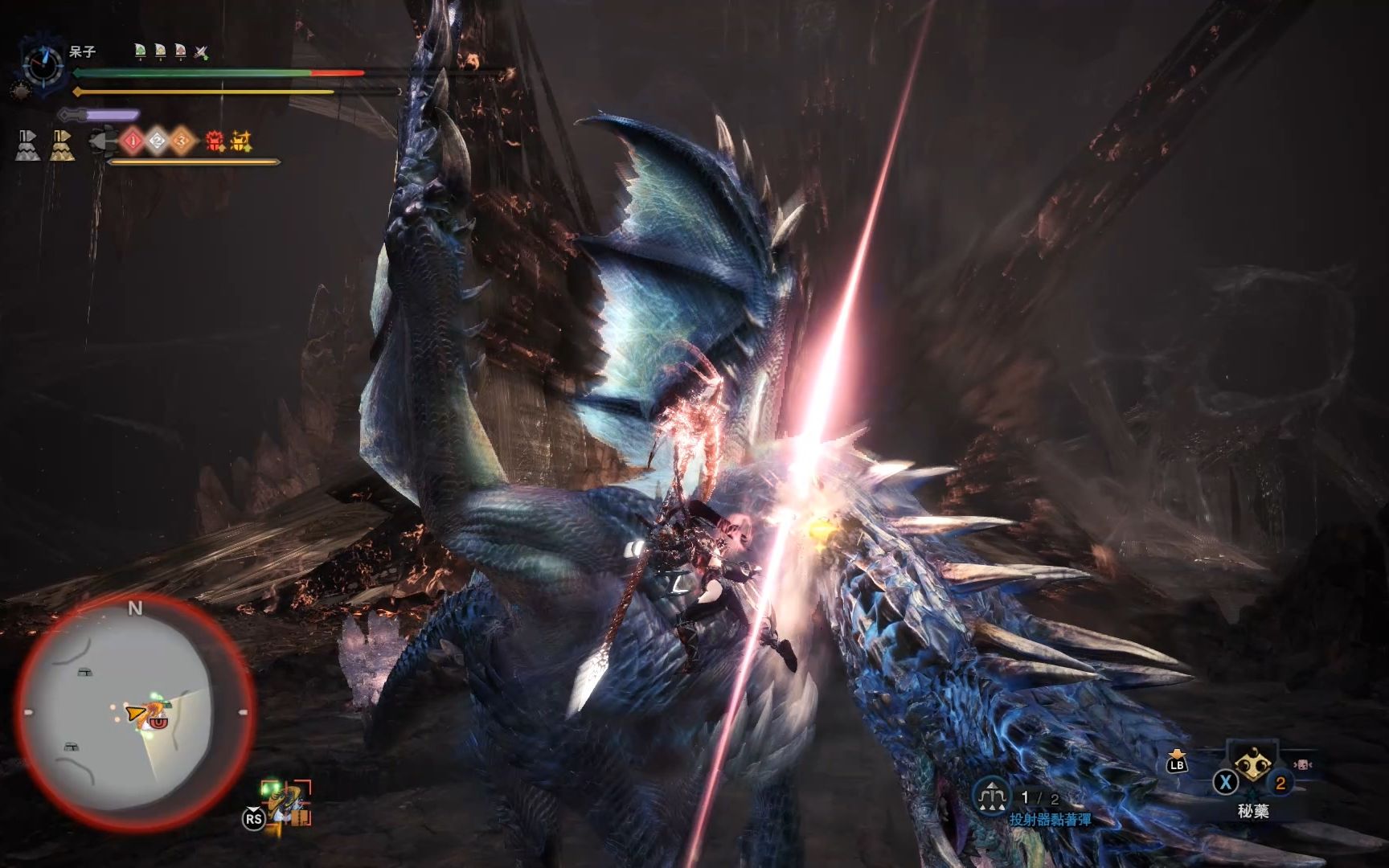Click the red number 1 diamond icon
1389x868 pixels.
tap(133, 142)
